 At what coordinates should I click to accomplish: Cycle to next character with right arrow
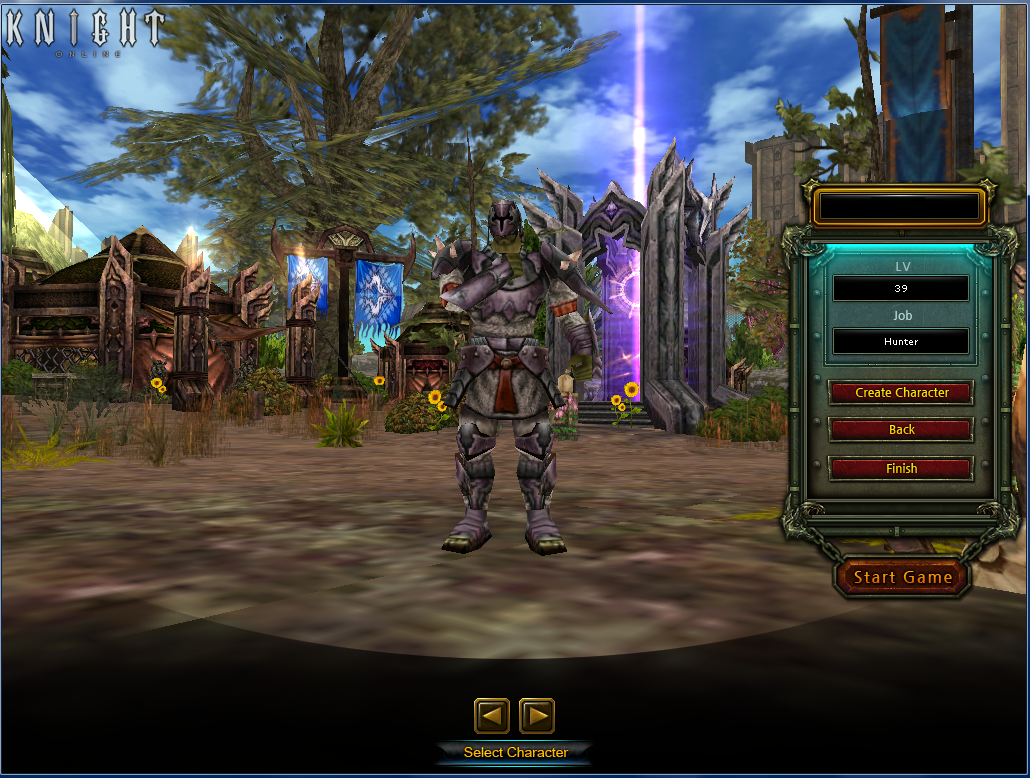537,716
